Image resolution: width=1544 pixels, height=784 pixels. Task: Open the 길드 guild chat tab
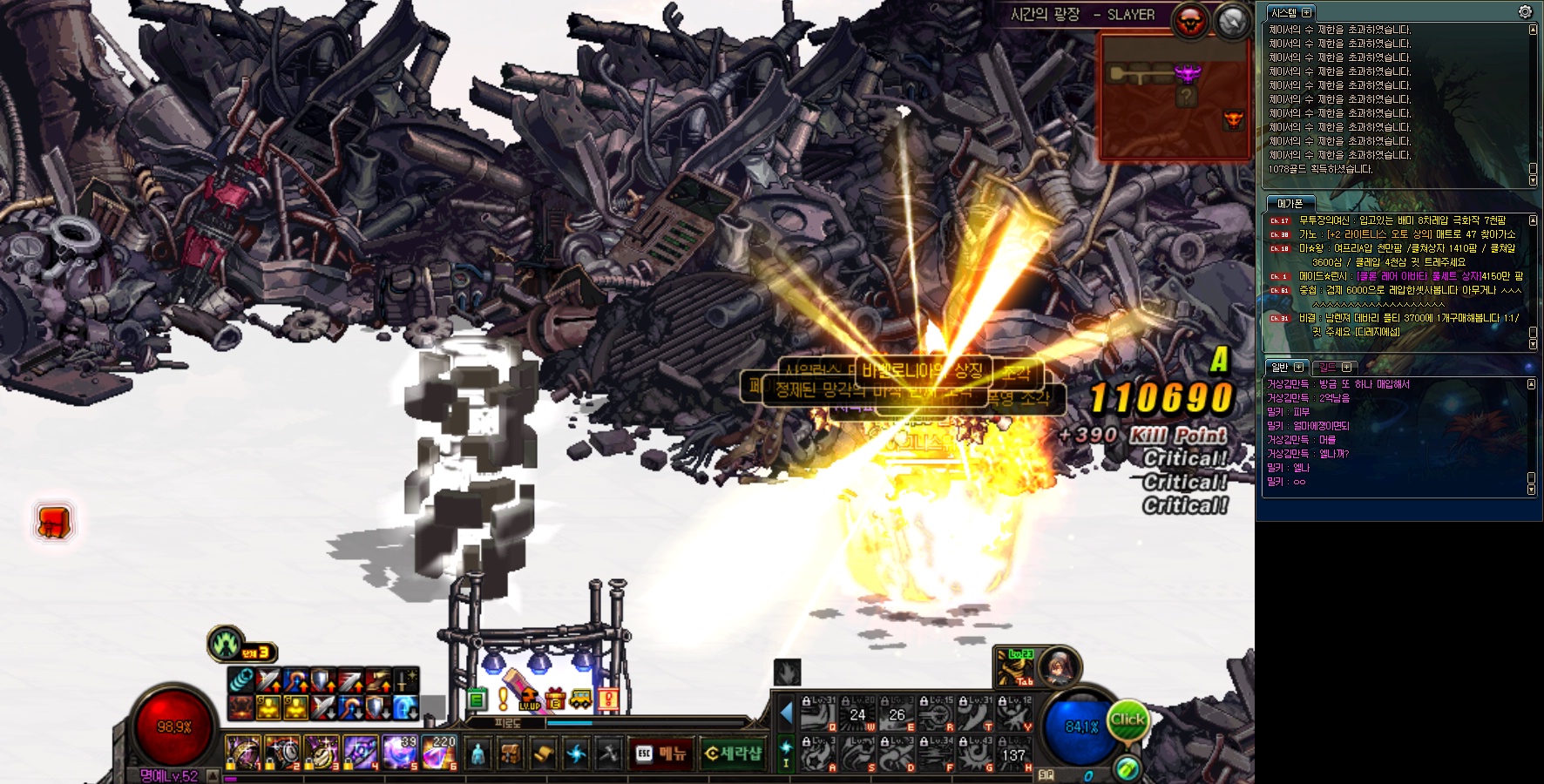click(1328, 367)
